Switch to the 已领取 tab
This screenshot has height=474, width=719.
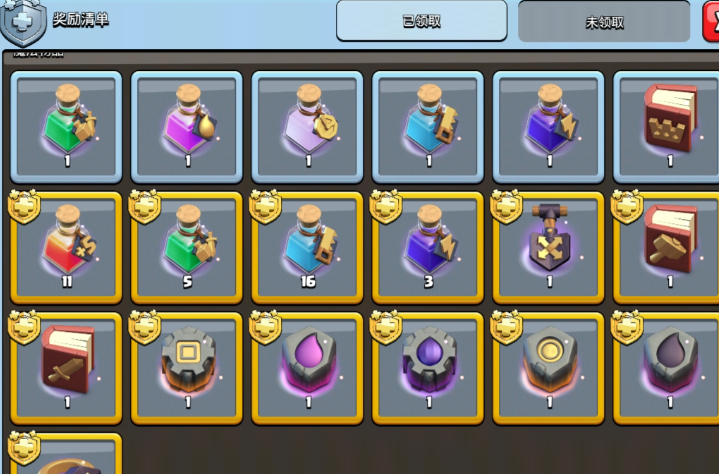421,21
